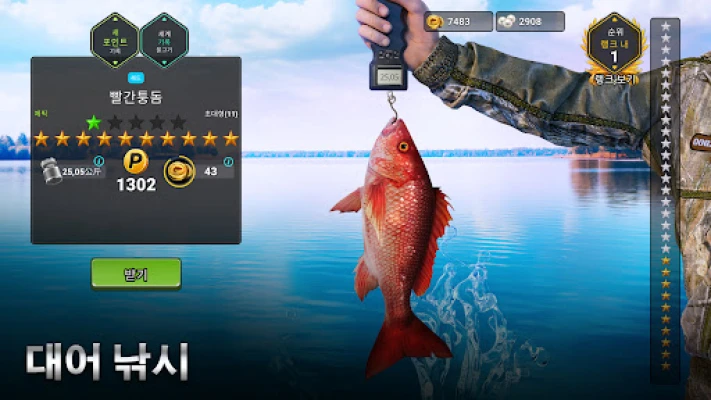
Task: Claim the catch with the green 받기 button
Action: (x=136, y=273)
